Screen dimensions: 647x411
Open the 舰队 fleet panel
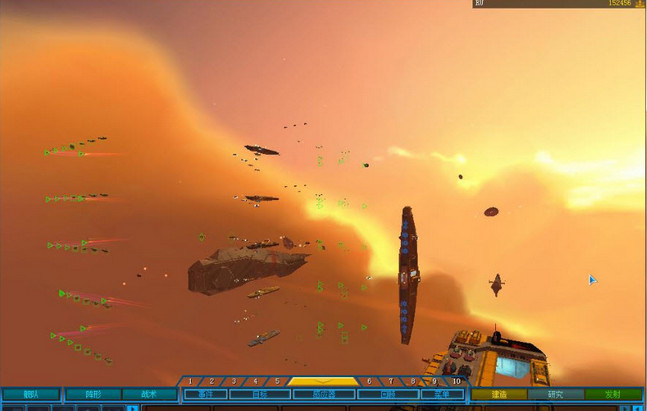[x=30, y=395]
